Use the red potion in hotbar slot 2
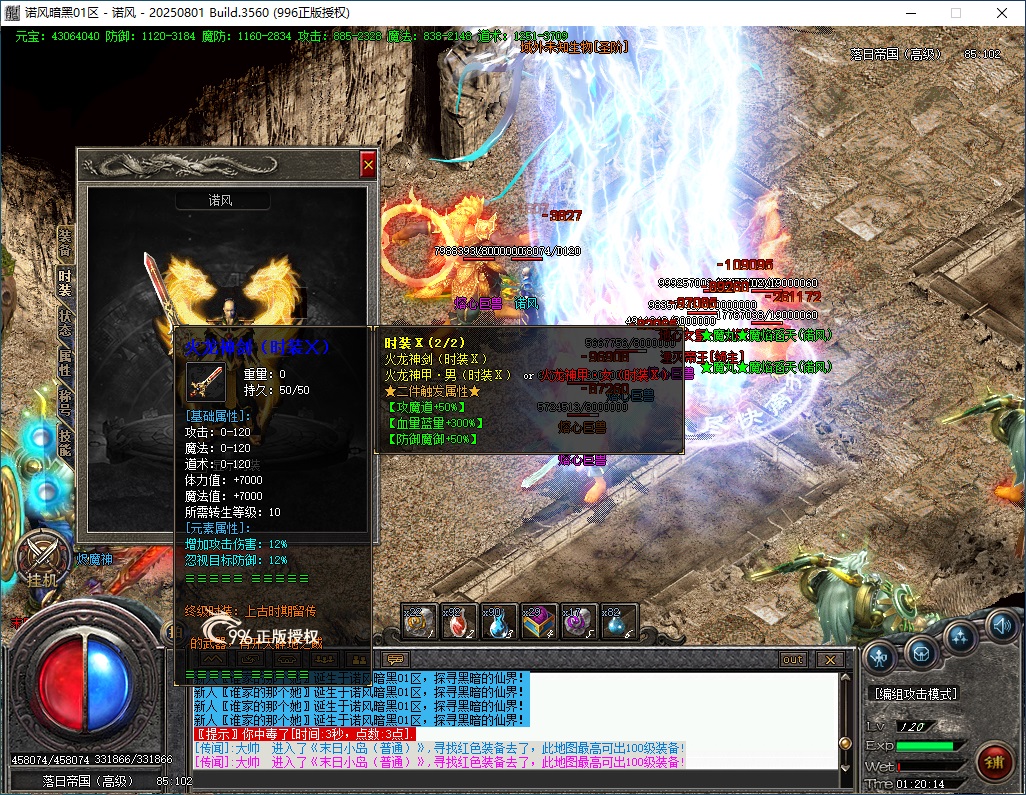1026x795 pixels. pyautogui.click(x=457, y=623)
